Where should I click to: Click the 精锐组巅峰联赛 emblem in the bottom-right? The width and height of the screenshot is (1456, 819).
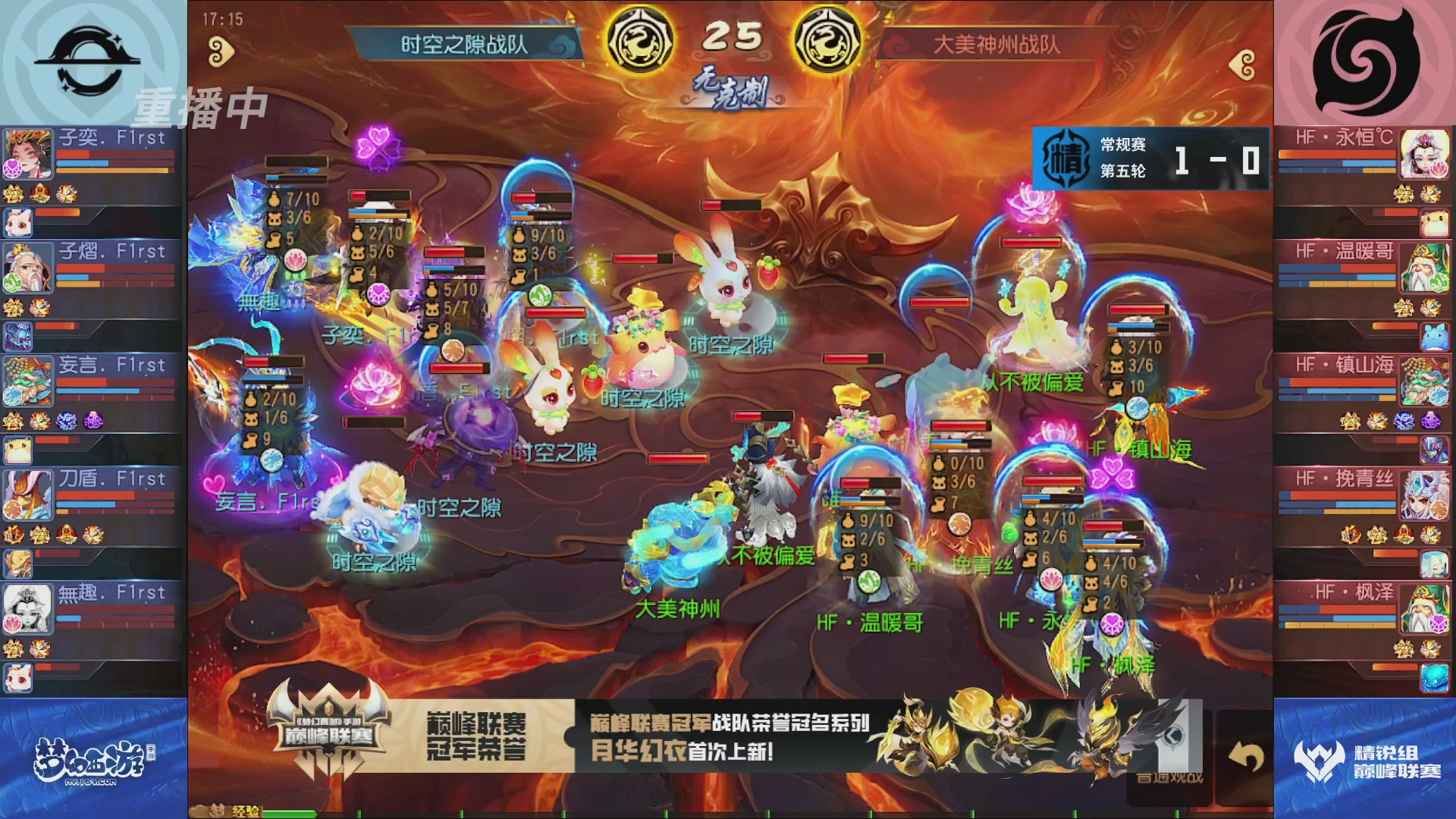[x=1319, y=761]
